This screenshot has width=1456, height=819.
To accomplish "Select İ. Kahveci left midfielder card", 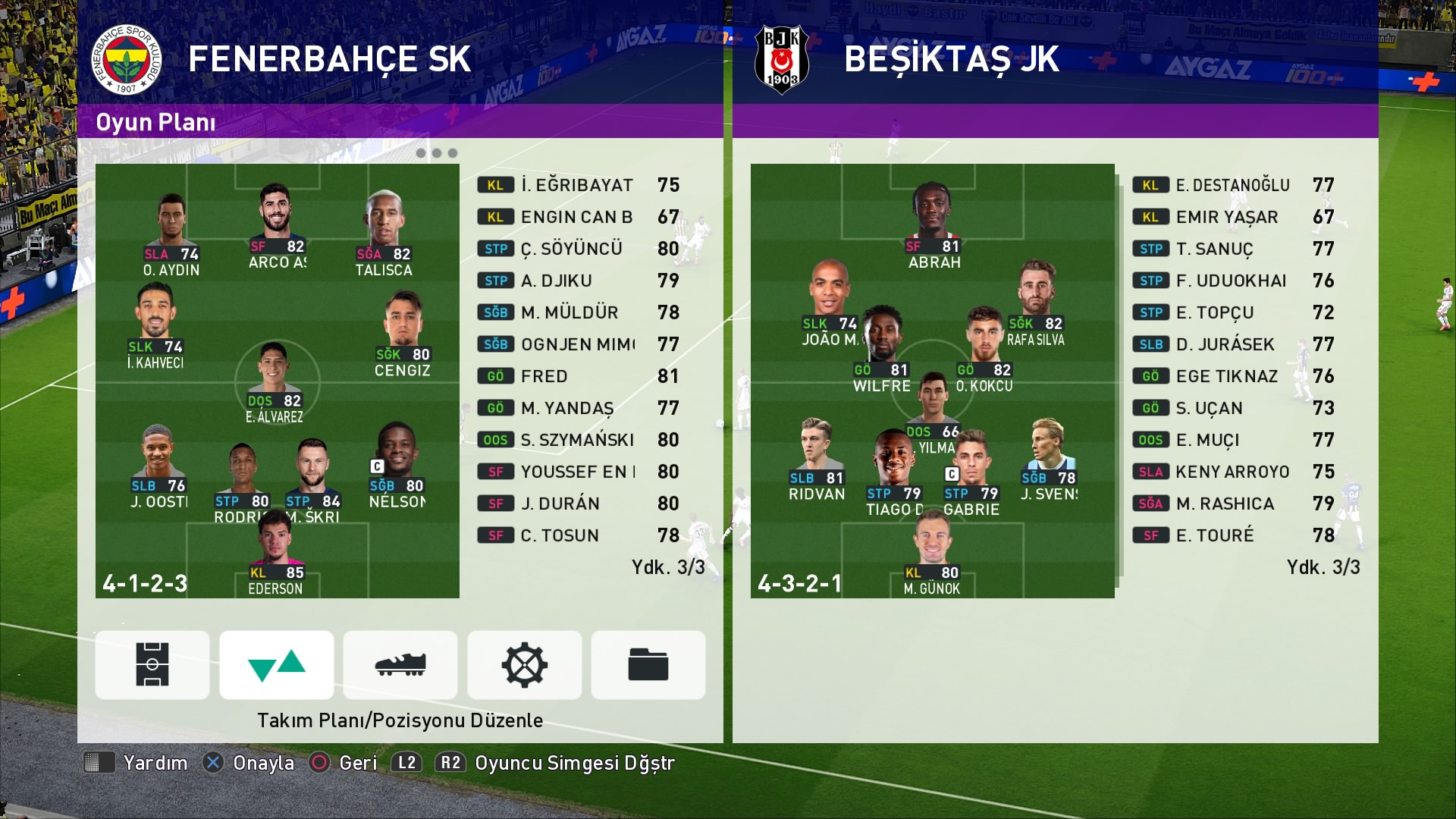I will pyautogui.click(x=155, y=328).
